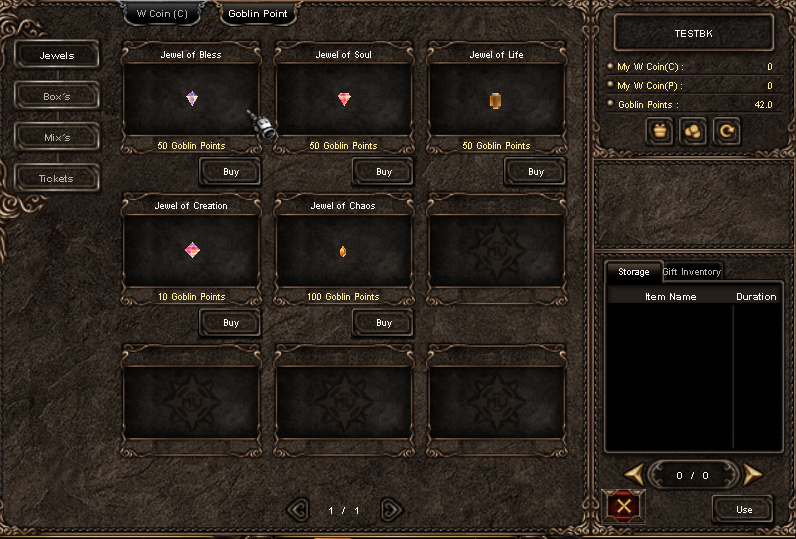Open the Jewels category
Screen dimensions: 796x539
pos(57,56)
